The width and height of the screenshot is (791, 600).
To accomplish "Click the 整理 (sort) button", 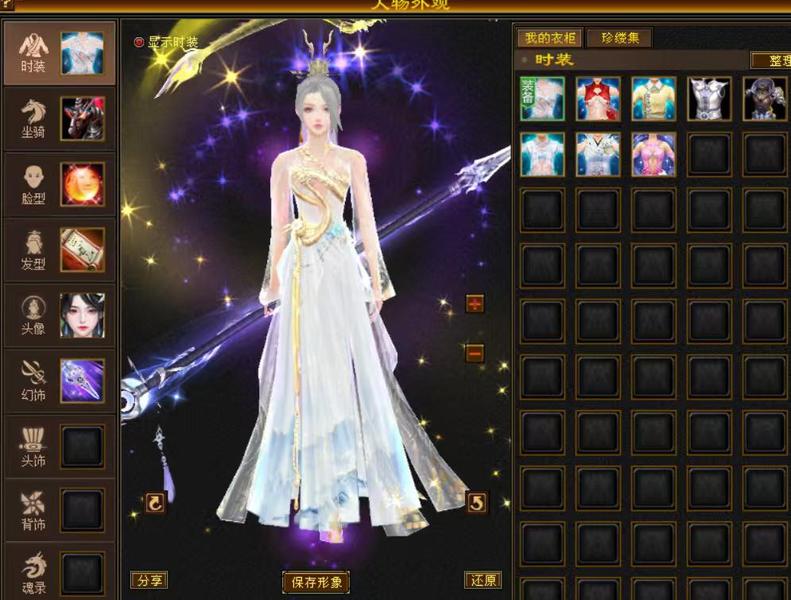I will pos(771,60).
